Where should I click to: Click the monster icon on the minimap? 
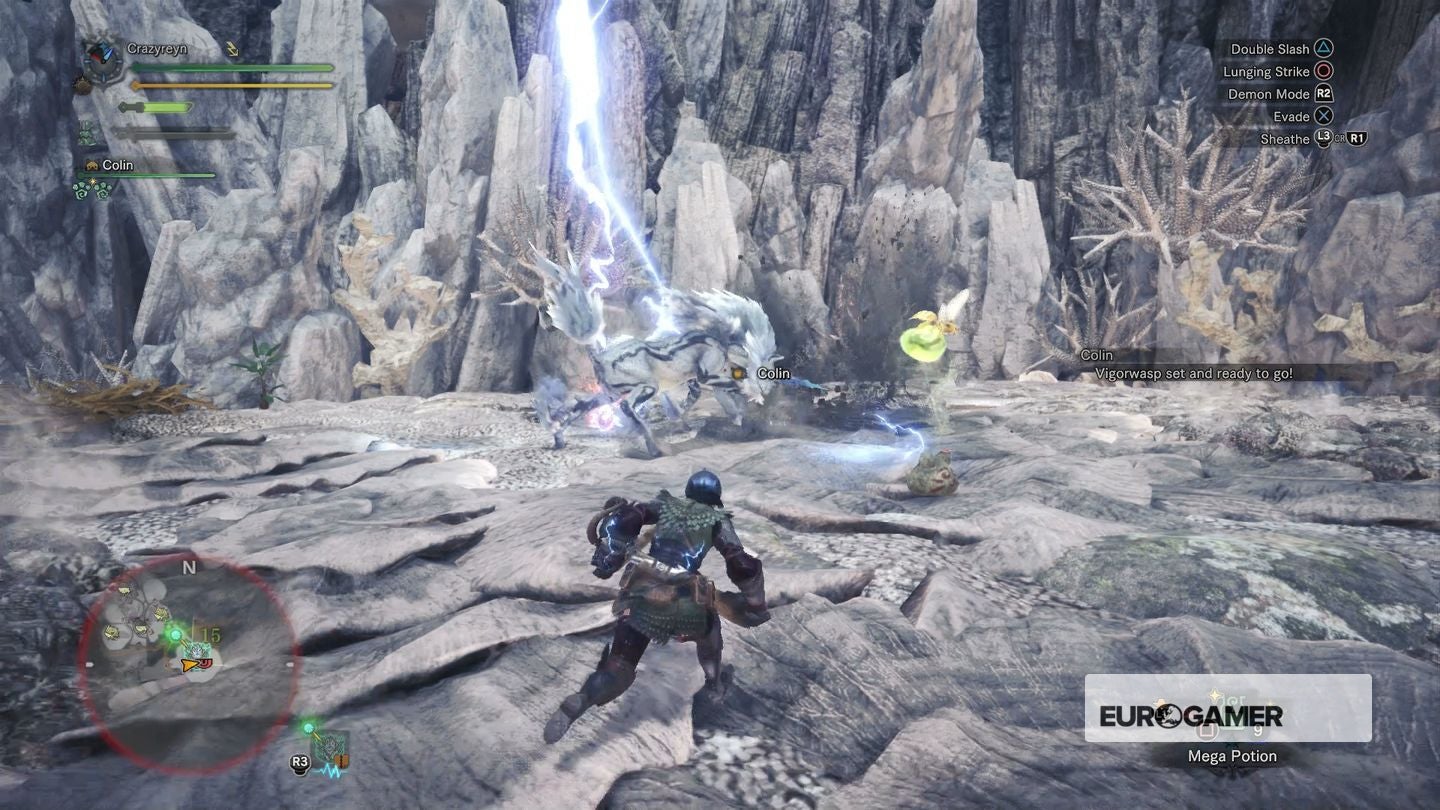coord(199,652)
